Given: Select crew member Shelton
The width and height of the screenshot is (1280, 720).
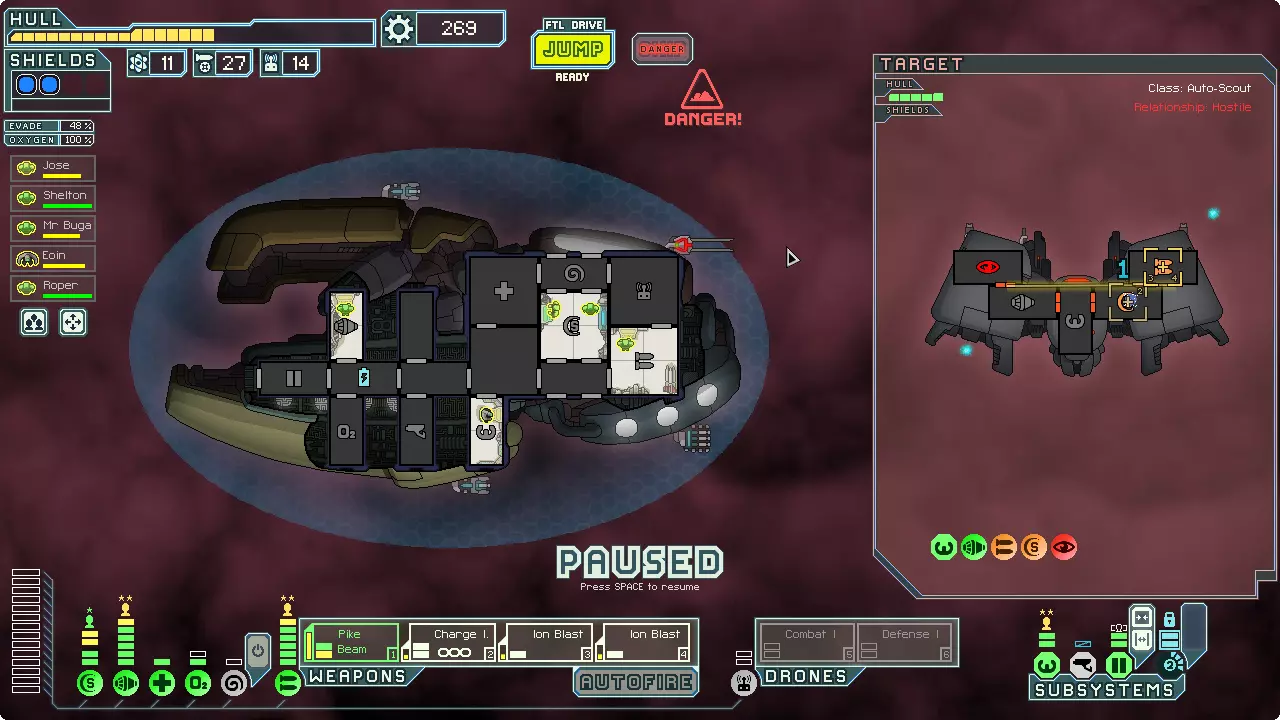Looking at the screenshot, I should pyautogui.click(x=53, y=198).
